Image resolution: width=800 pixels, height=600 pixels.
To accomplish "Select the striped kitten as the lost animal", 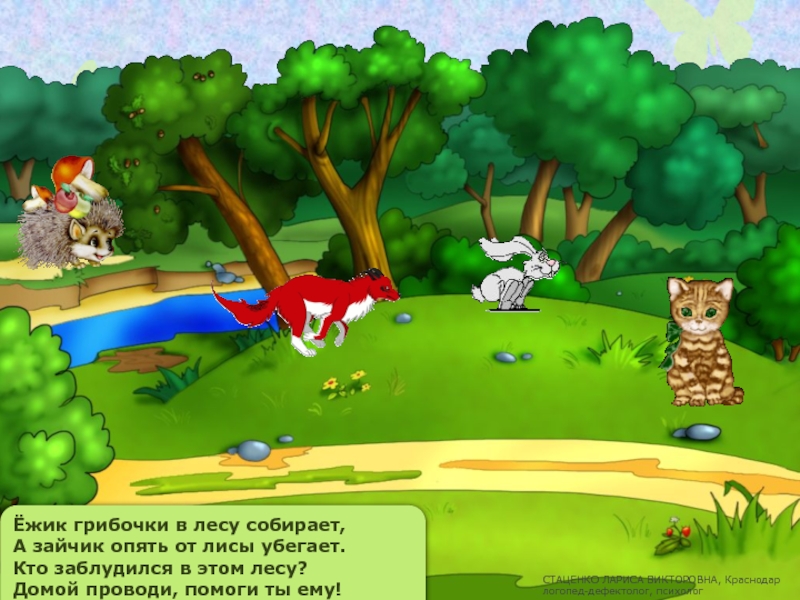I will 702,340.
